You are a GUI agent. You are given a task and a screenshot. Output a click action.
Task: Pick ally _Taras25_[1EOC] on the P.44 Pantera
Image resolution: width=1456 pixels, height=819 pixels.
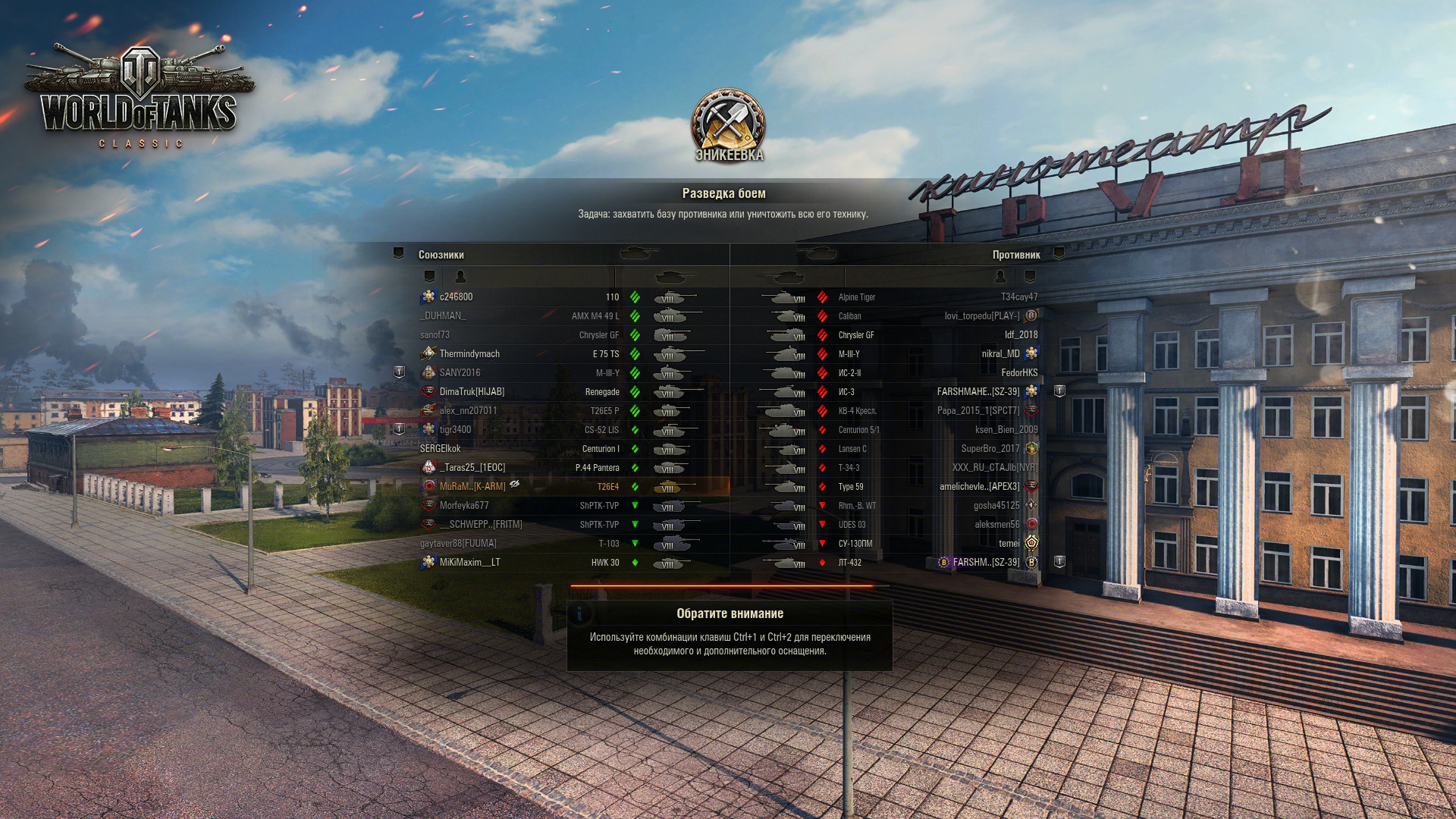pos(472,468)
